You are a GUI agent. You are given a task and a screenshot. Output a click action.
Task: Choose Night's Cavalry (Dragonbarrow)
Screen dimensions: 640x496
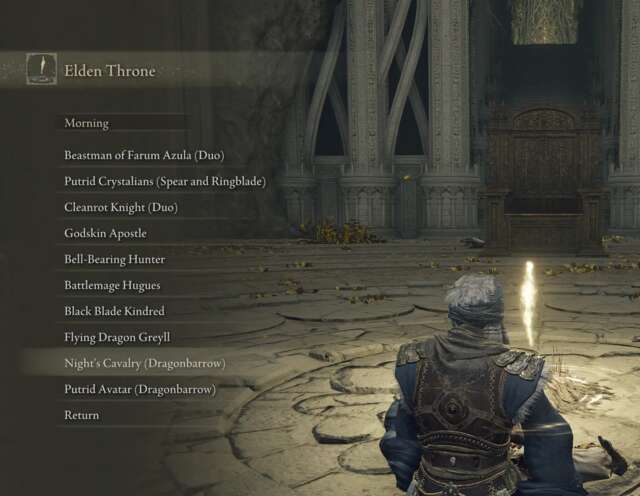click(144, 363)
